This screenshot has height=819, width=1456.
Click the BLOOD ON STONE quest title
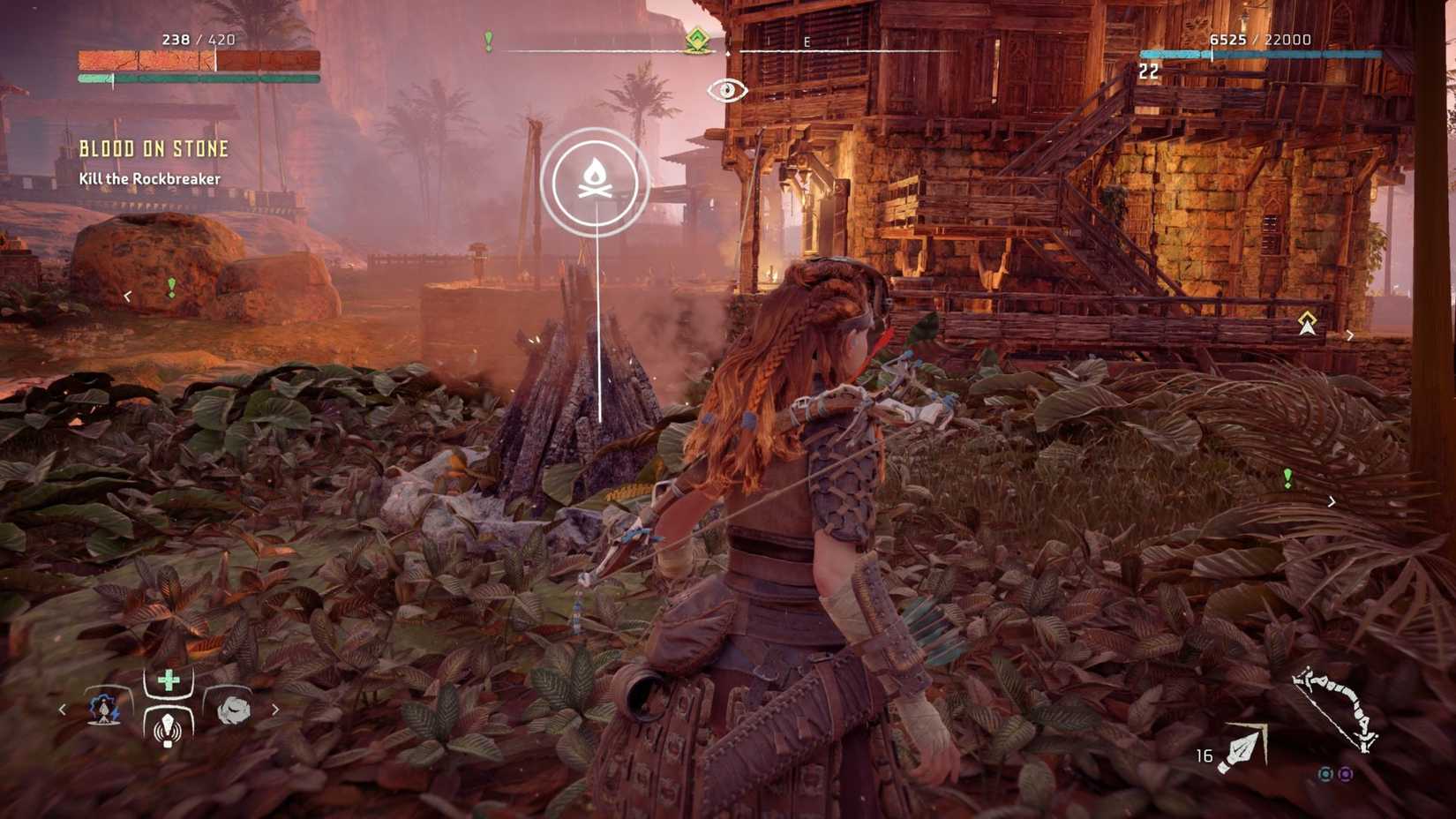(154, 148)
